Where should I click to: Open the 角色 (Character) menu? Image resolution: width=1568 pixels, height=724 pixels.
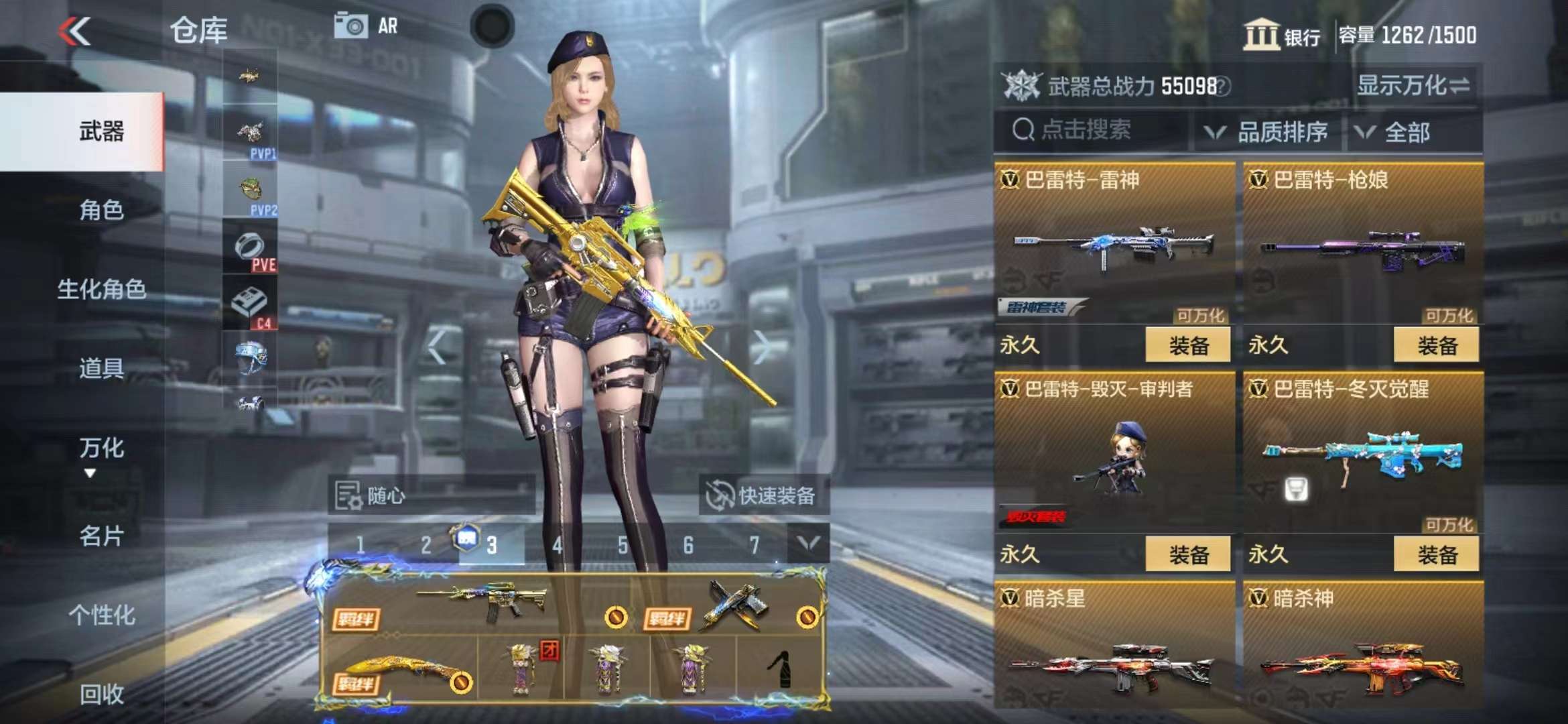[101, 210]
